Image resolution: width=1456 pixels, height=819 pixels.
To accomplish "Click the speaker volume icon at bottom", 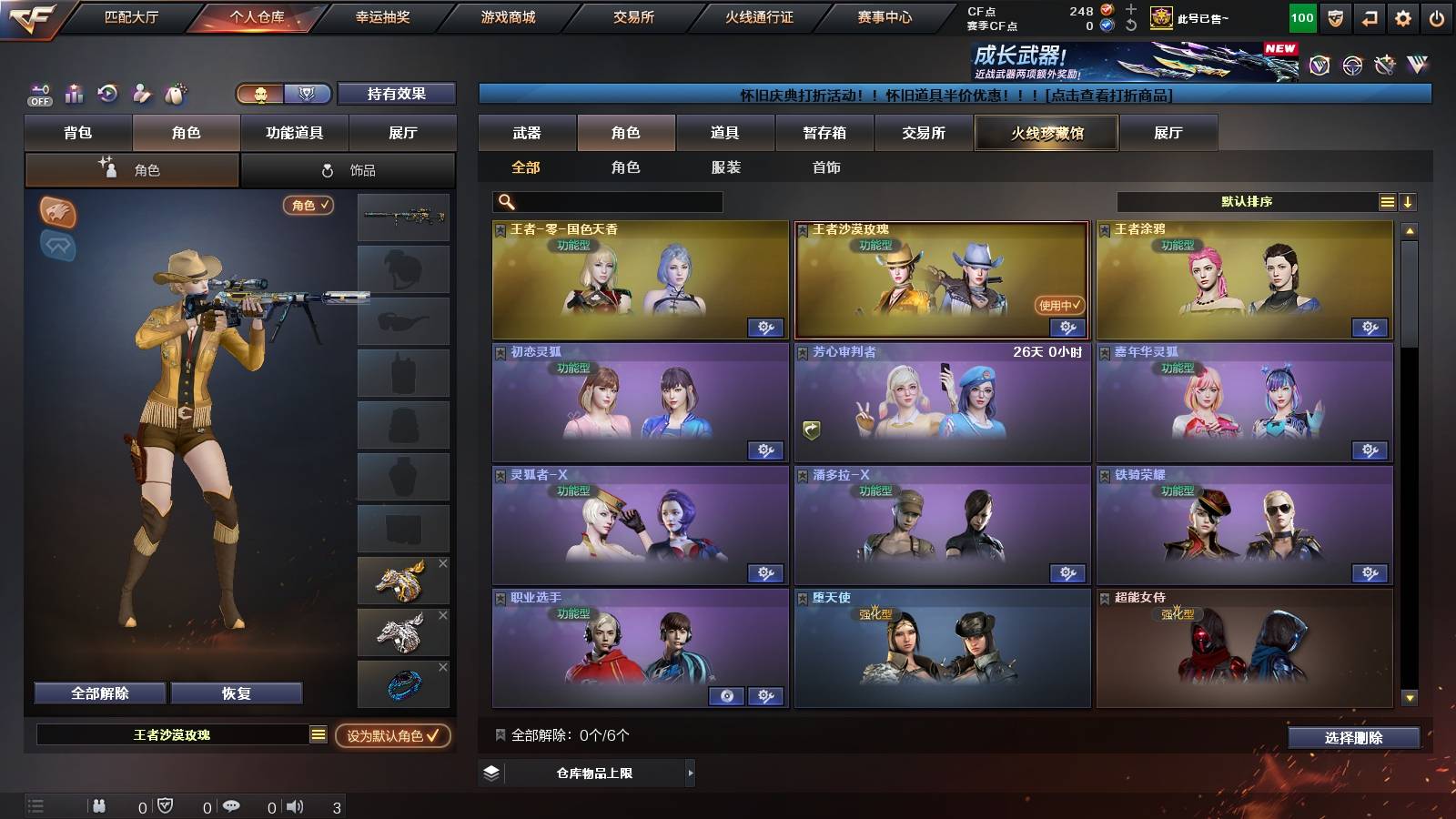I will tap(296, 805).
